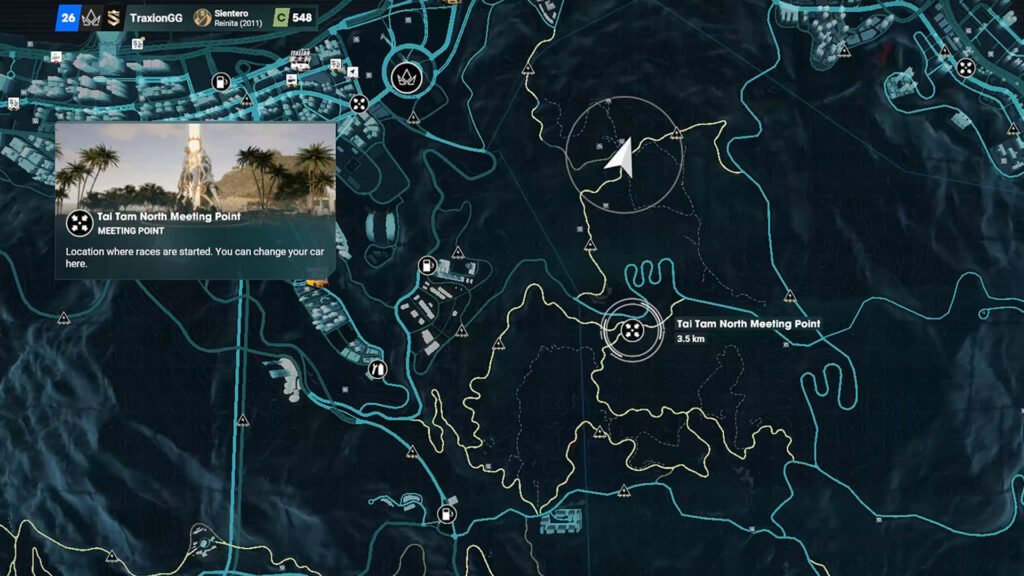Select the Sientero Reinita (2011) car badge
This screenshot has width=1024, height=576.
202,17
